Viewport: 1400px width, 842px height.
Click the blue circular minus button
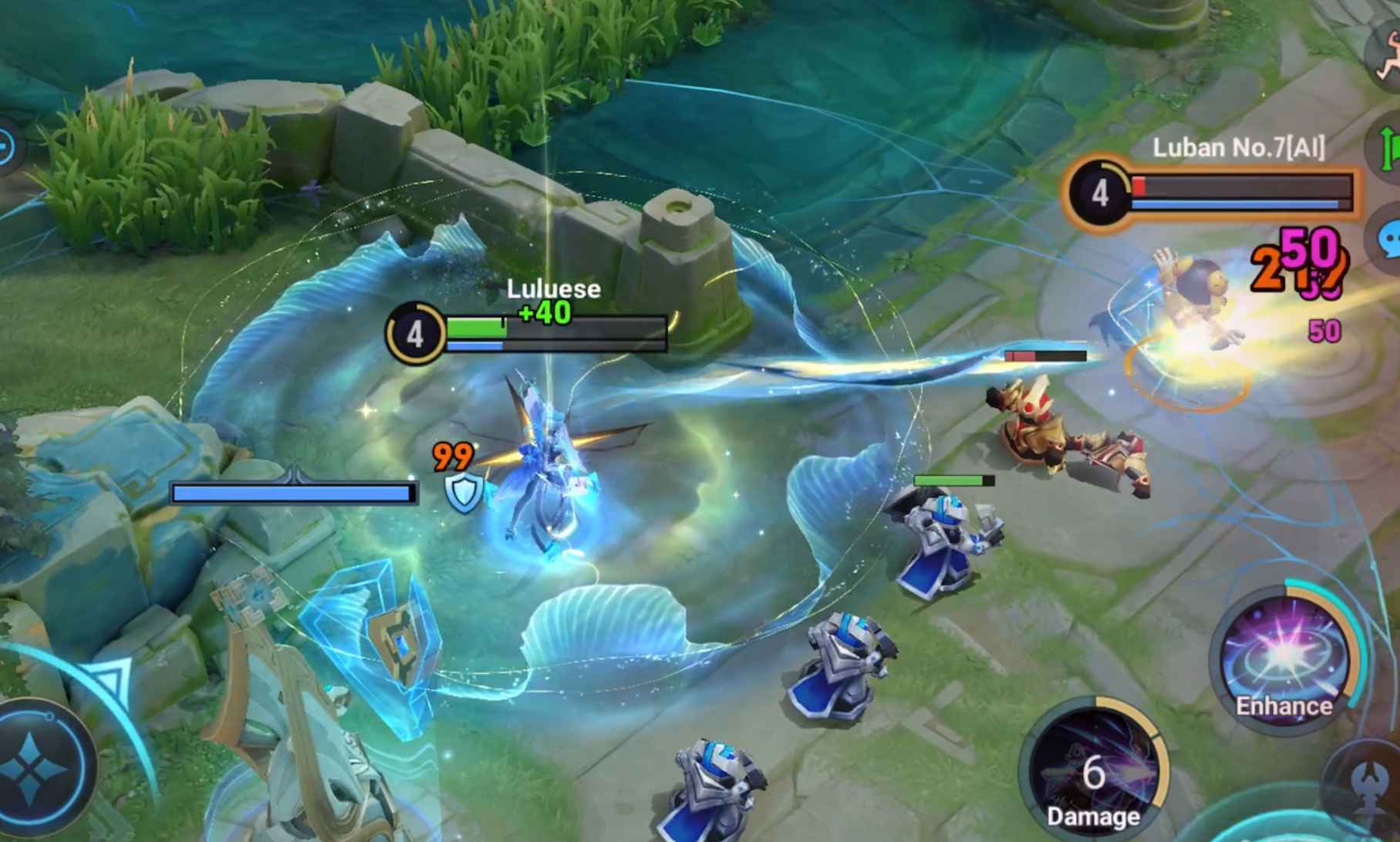coord(6,146)
